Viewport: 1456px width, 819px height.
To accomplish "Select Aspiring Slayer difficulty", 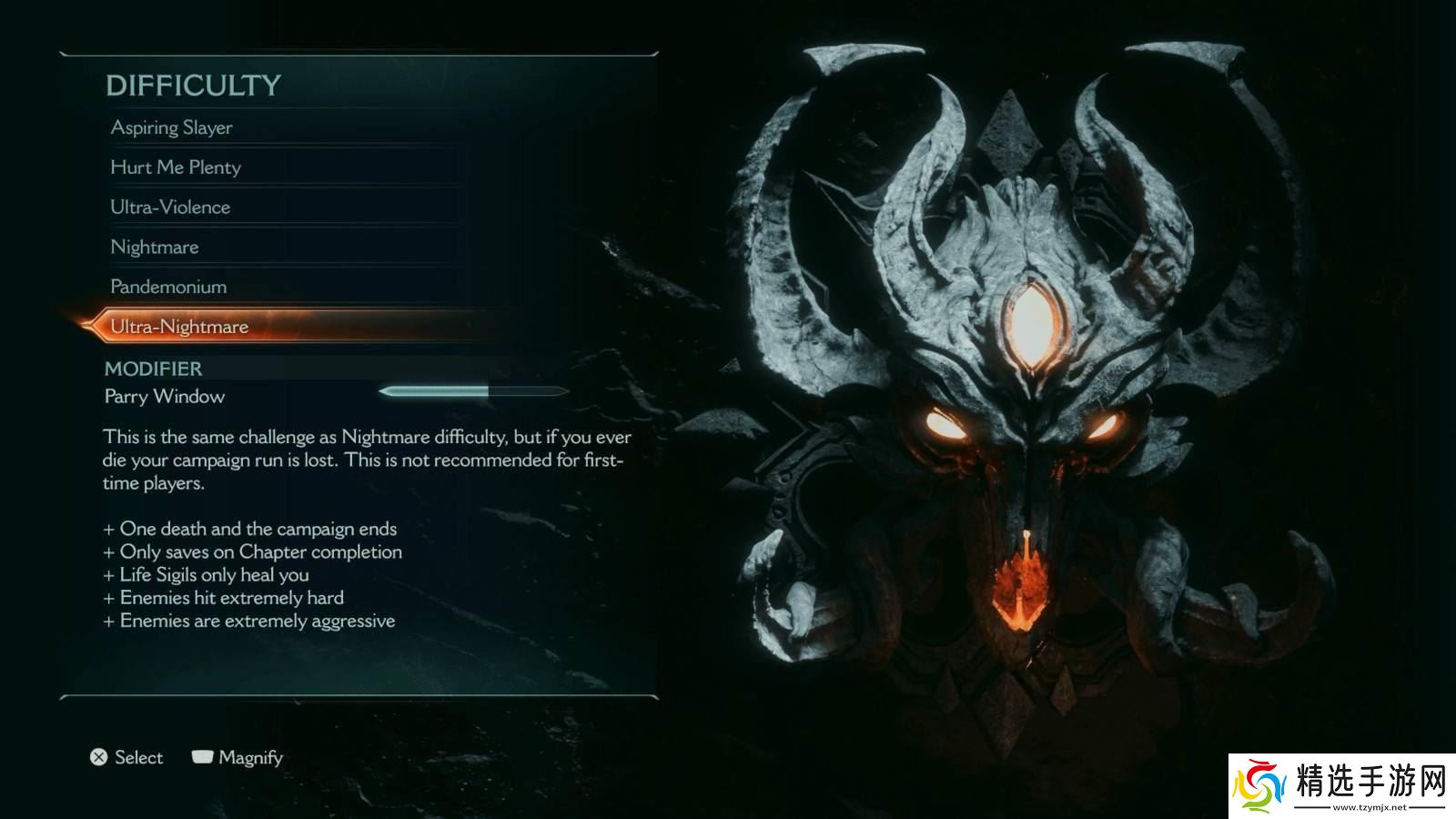I will tap(172, 128).
